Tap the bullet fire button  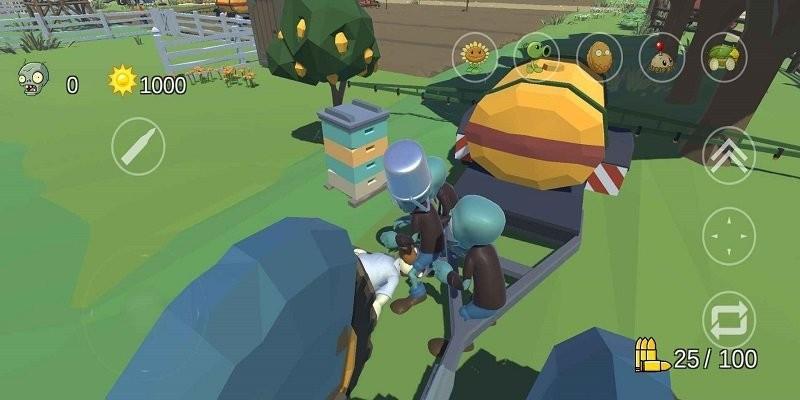click(x=138, y=147)
